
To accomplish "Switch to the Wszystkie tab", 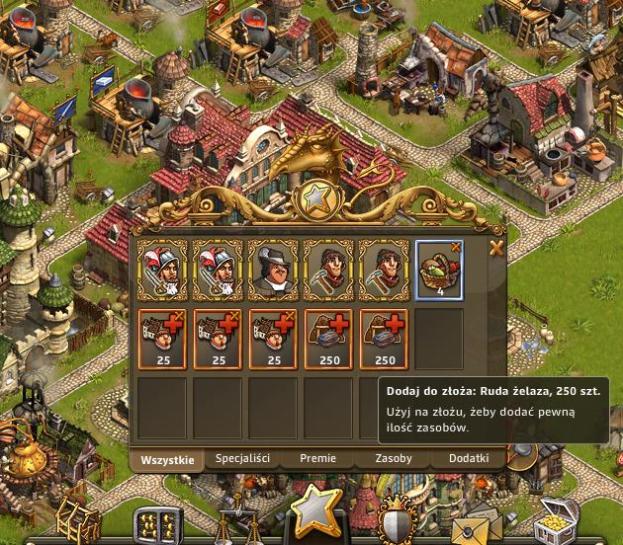I will [x=167, y=459].
